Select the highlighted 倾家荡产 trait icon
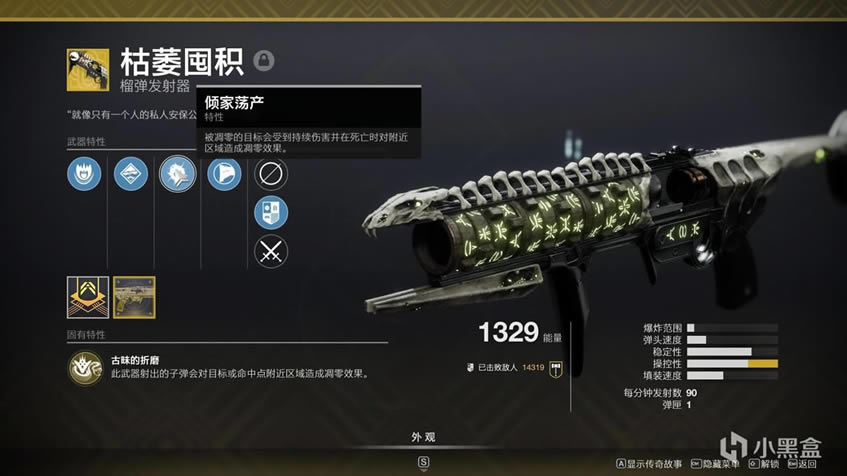 178,174
